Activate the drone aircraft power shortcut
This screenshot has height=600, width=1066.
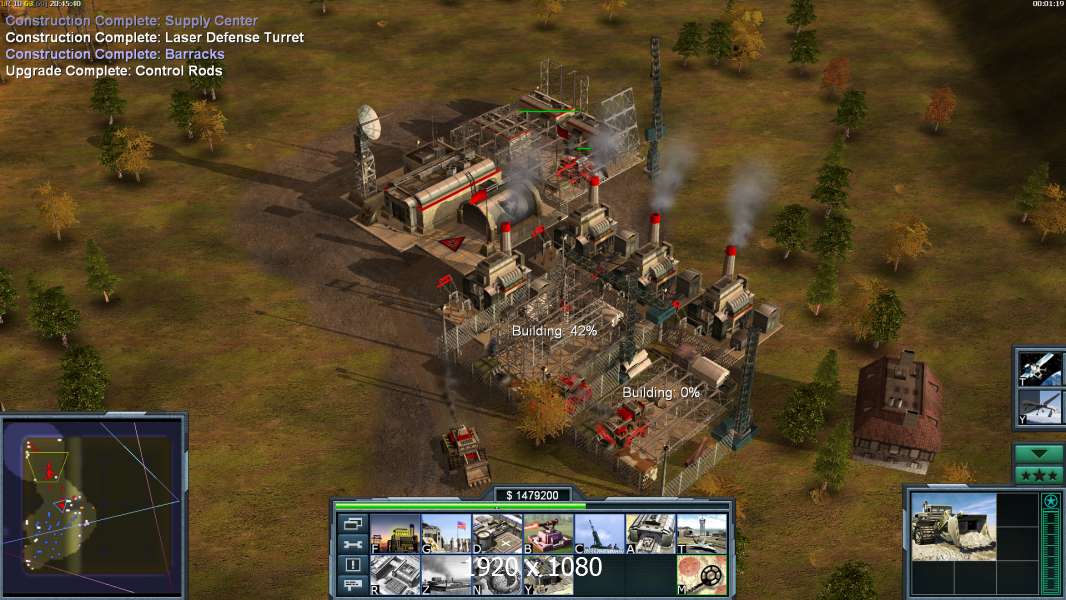click(1038, 407)
